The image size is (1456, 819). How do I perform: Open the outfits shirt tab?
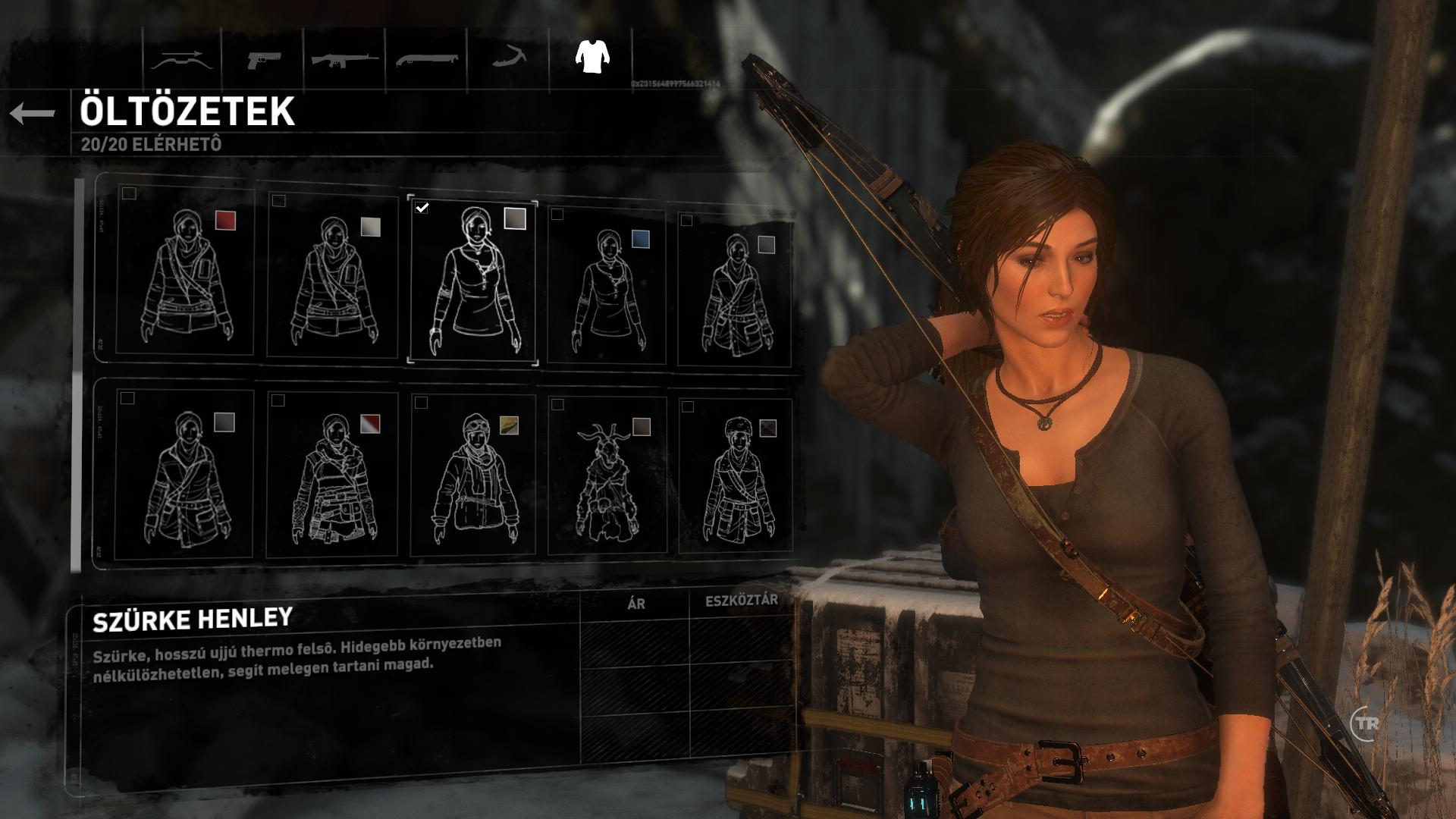tap(592, 56)
